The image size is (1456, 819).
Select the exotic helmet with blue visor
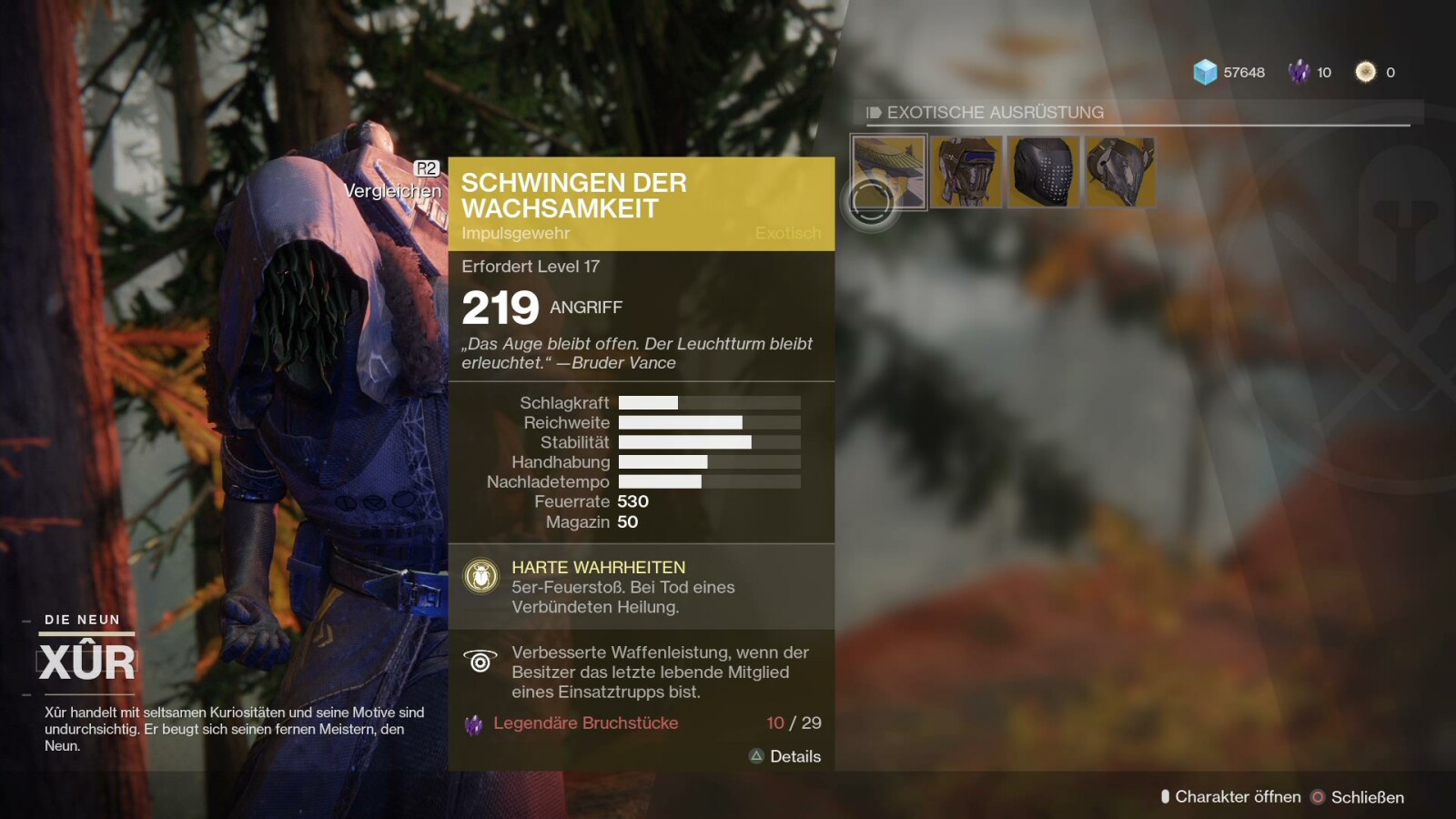pyautogui.click(x=966, y=172)
